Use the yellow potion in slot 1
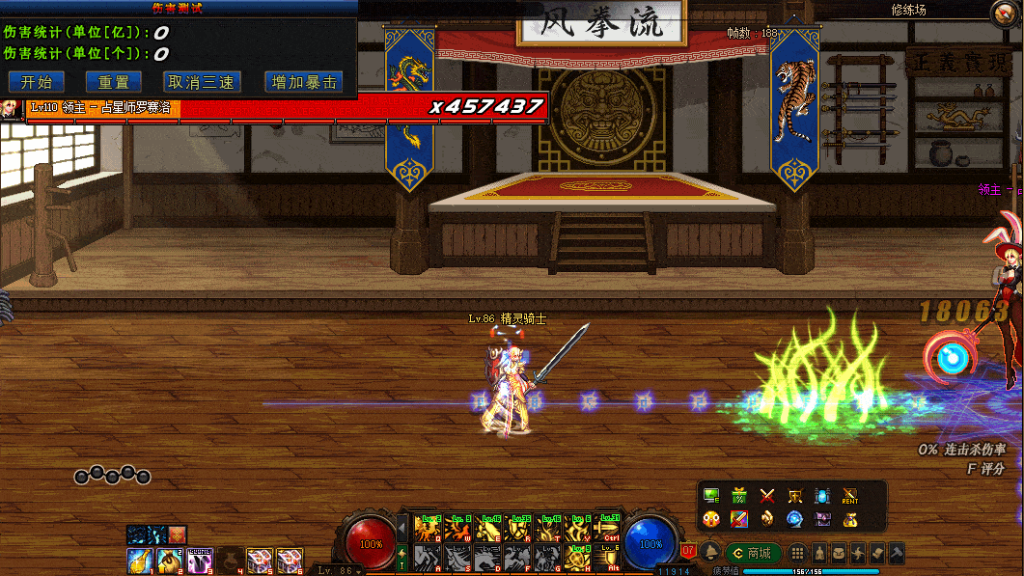 point(140,559)
